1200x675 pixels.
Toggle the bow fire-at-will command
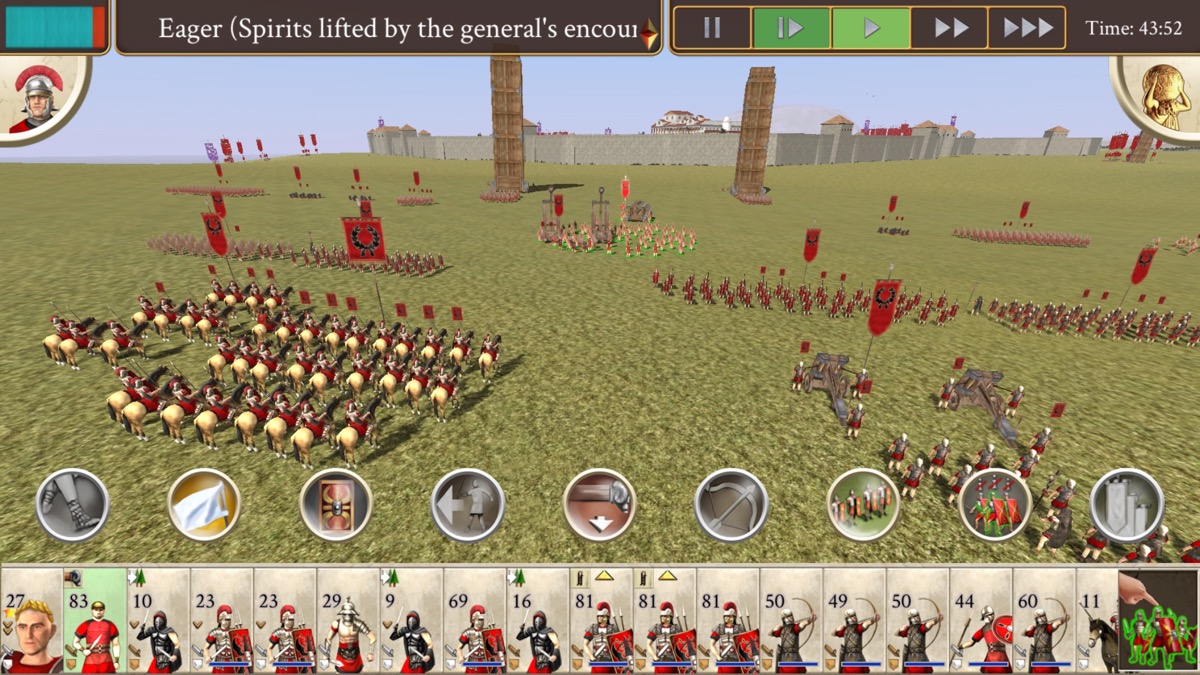tap(732, 505)
